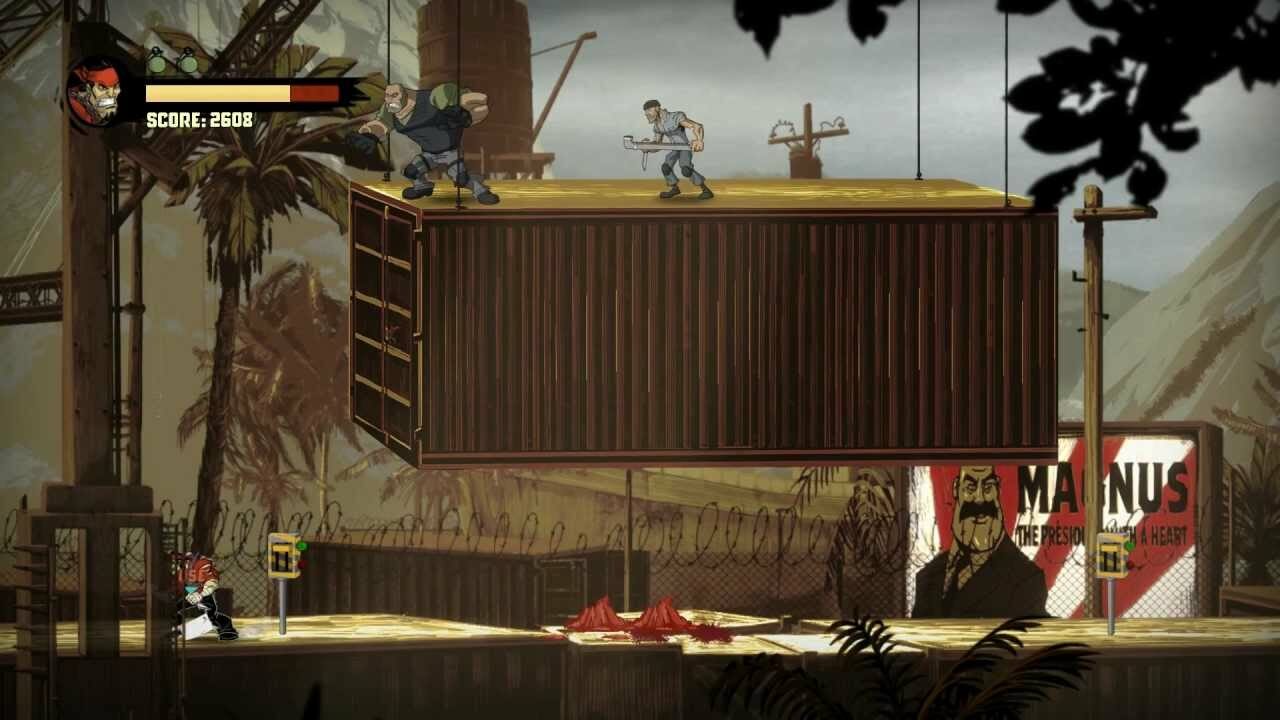
Task: Toggle the red light on the left control post
Action: tap(302, 564)
